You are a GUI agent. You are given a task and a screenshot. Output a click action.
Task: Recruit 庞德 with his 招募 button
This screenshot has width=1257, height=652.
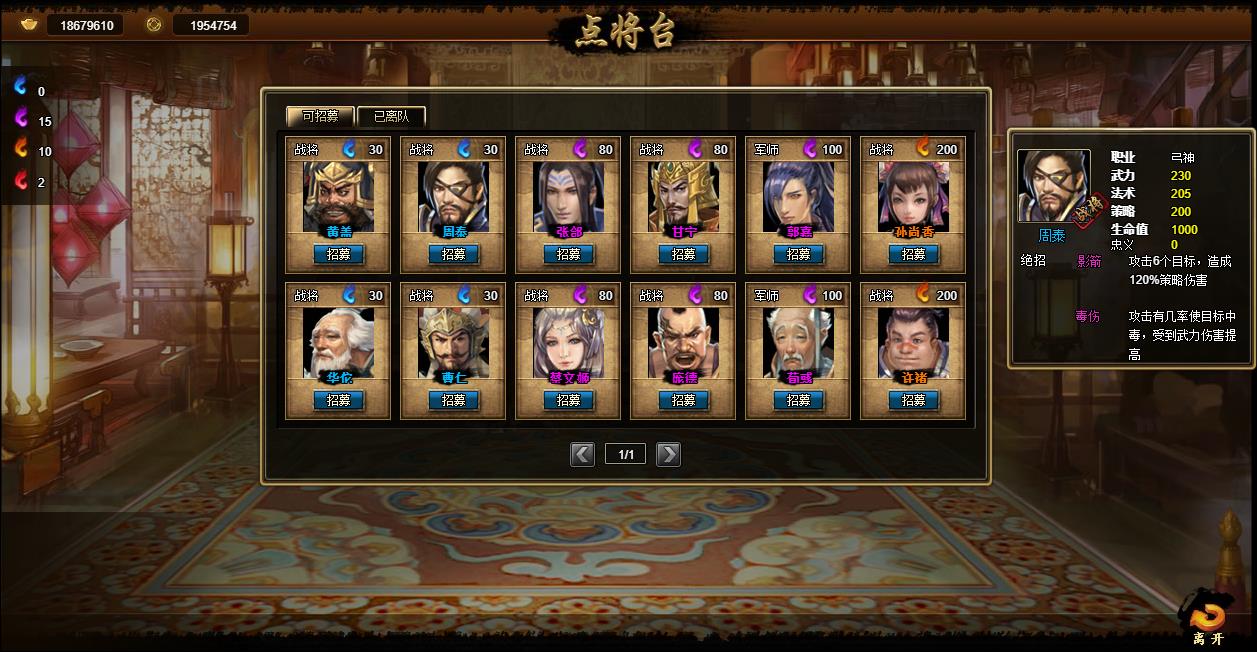click(x=683, y=400)
